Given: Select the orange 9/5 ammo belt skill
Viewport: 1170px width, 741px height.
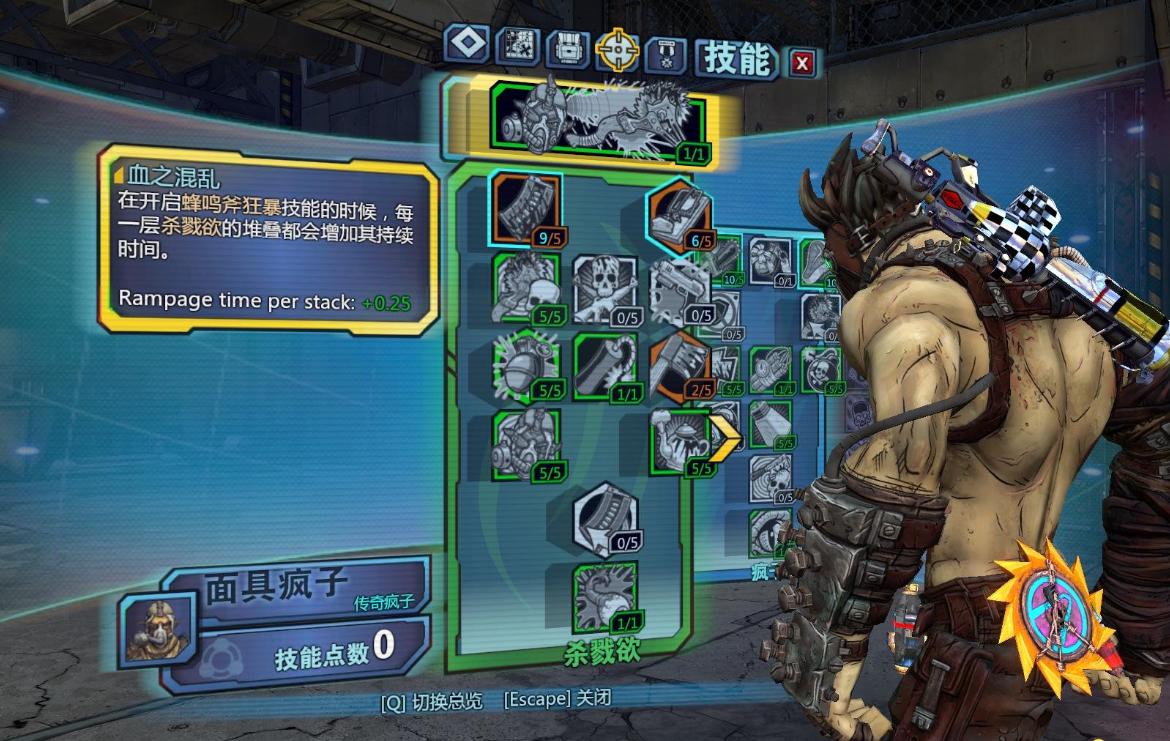Looking at the screenshot, I should (525, 207).
